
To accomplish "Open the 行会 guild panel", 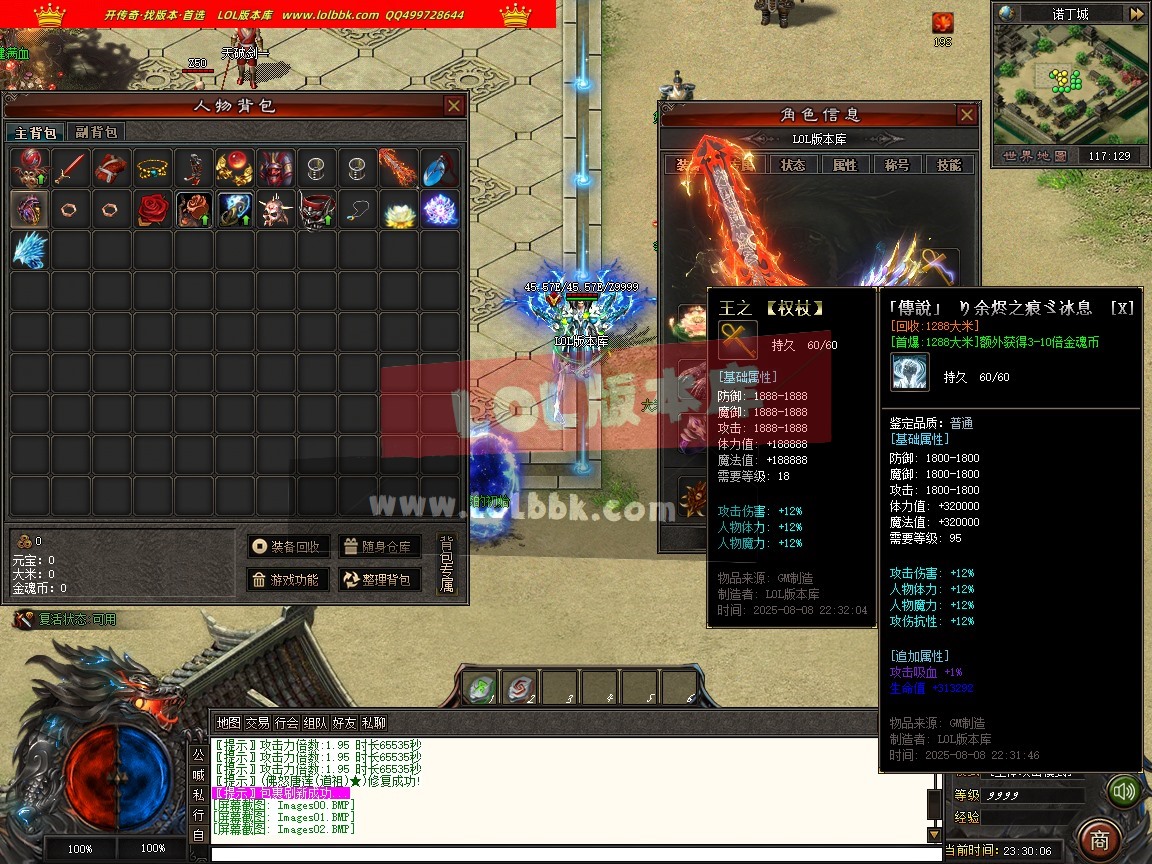I will 287,722.
